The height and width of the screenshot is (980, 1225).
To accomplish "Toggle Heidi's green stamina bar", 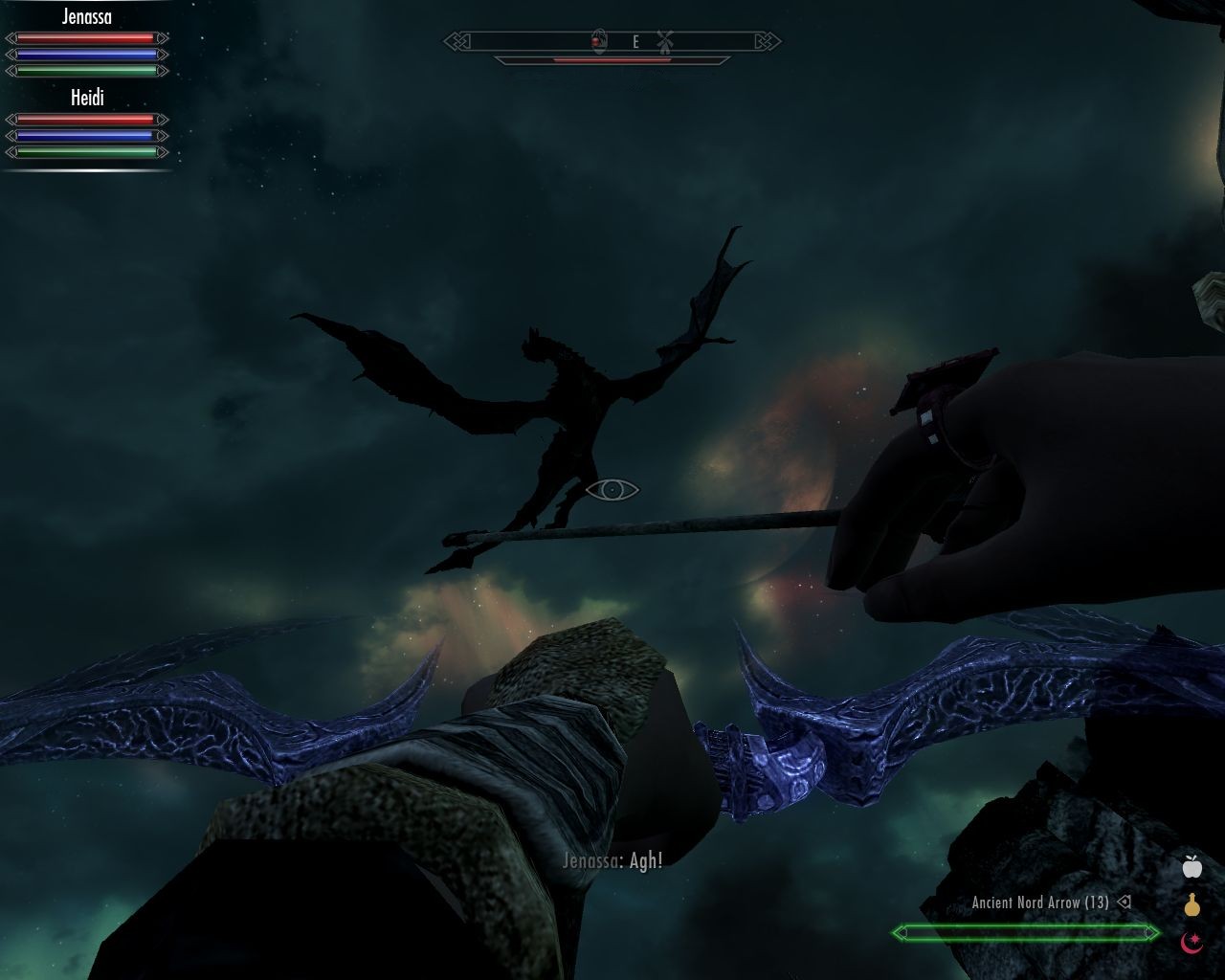I will pos(85,152).
